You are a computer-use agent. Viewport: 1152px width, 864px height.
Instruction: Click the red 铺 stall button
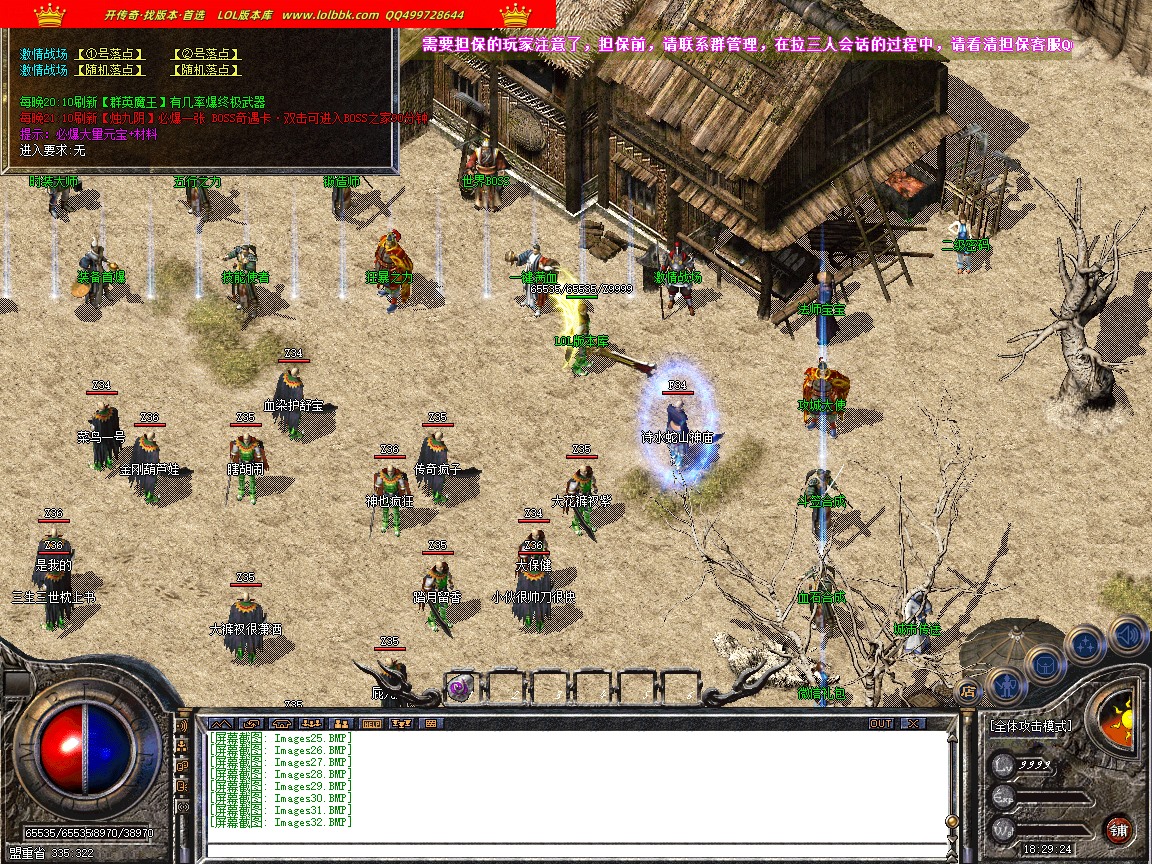point(1118,829)
